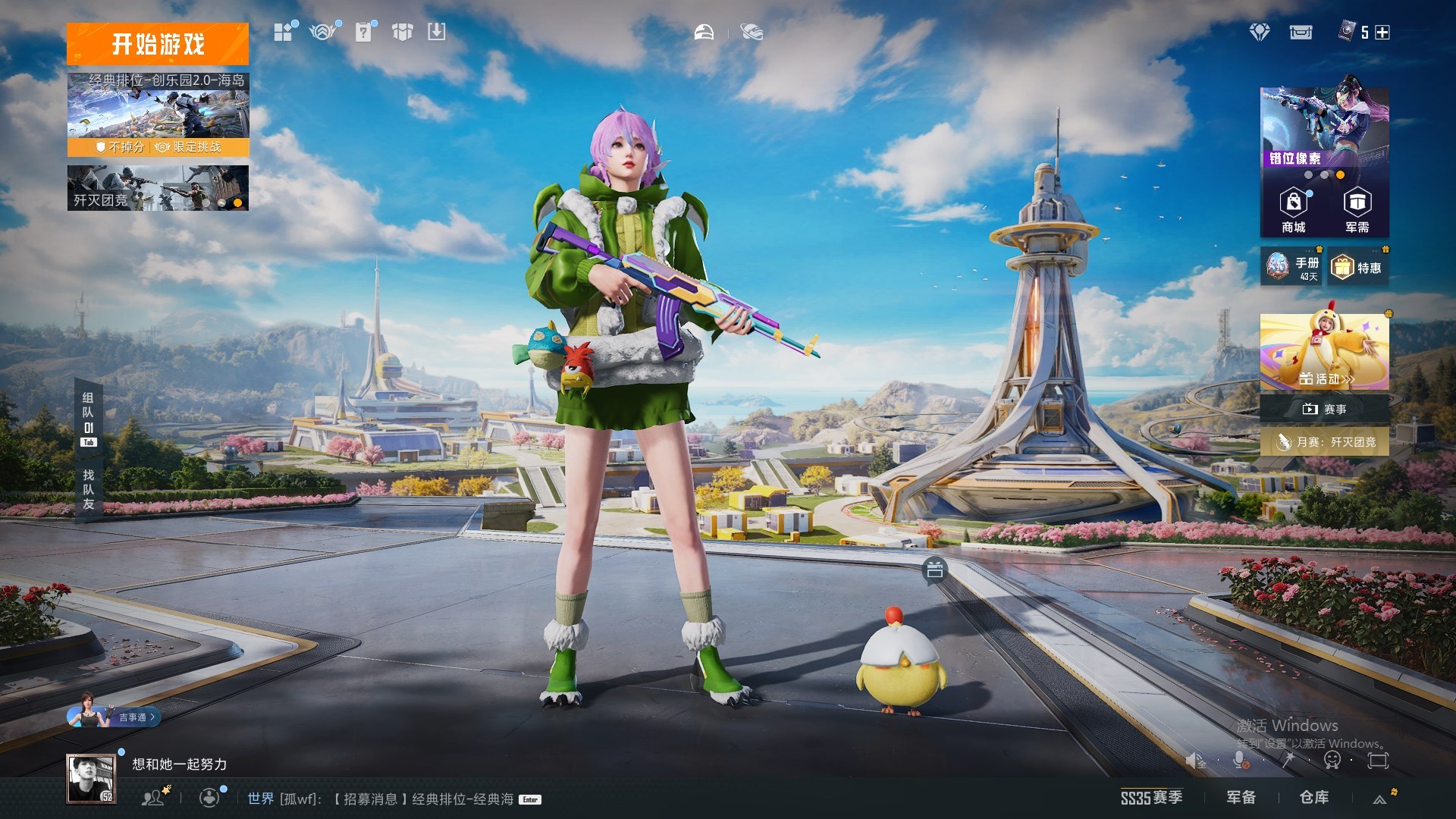This screenshot has height=819, width=1456.
Task: Open the 商城 shop
Action: coord(1293,211)
